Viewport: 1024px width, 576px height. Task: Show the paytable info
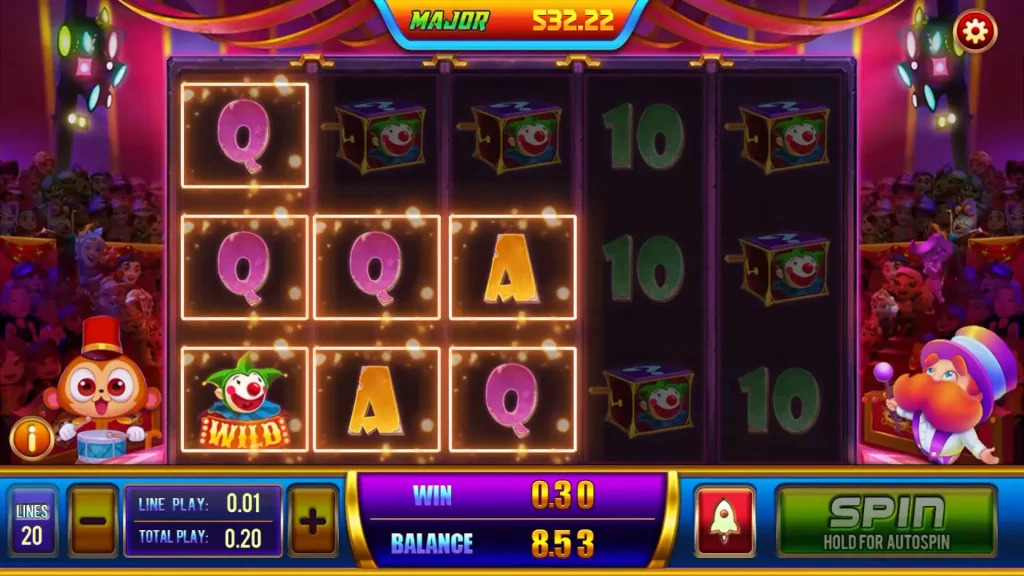(x=31, y=438)
